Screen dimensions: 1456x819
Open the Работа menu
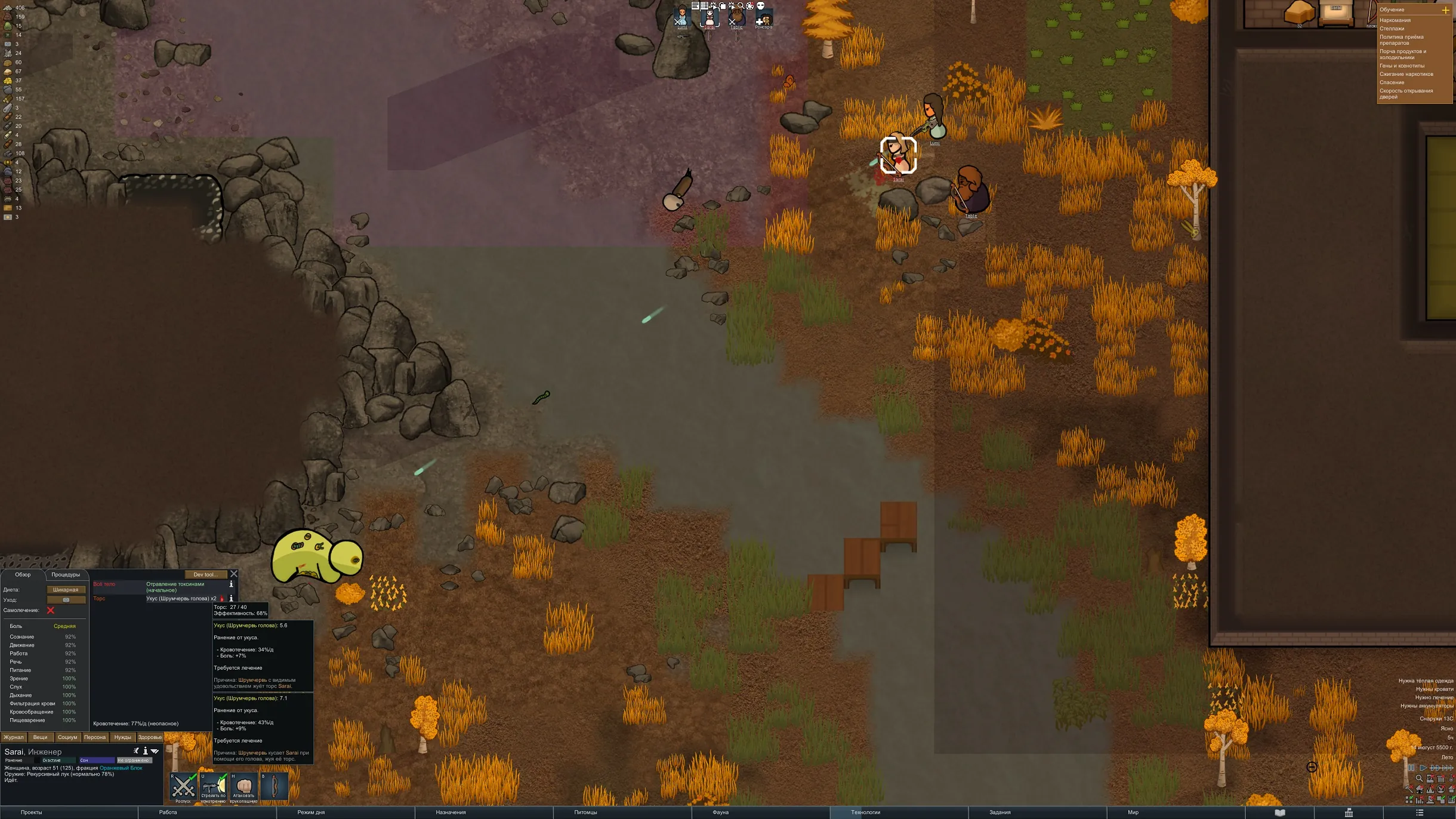click(168, 812)
